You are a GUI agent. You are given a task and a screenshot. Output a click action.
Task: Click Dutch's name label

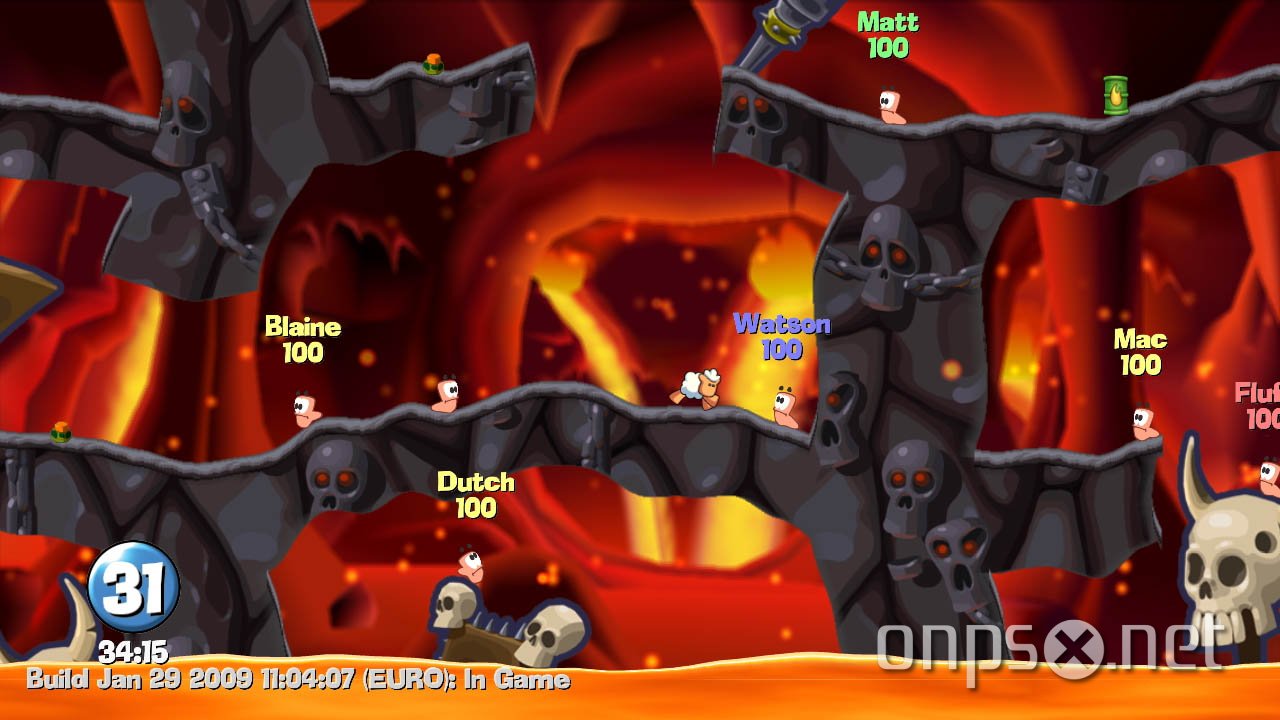(x=476, y=483)
